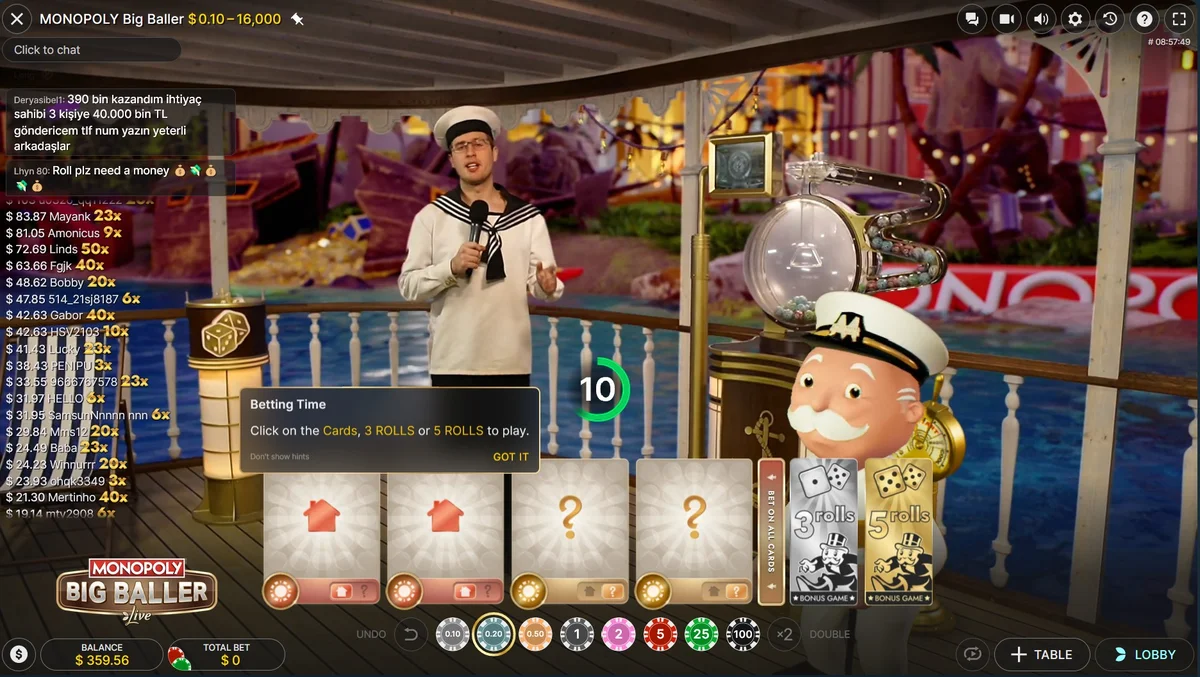Bet on the 3 Rolls bonus card
This screenshot has width=1200, height=677.
823,532
